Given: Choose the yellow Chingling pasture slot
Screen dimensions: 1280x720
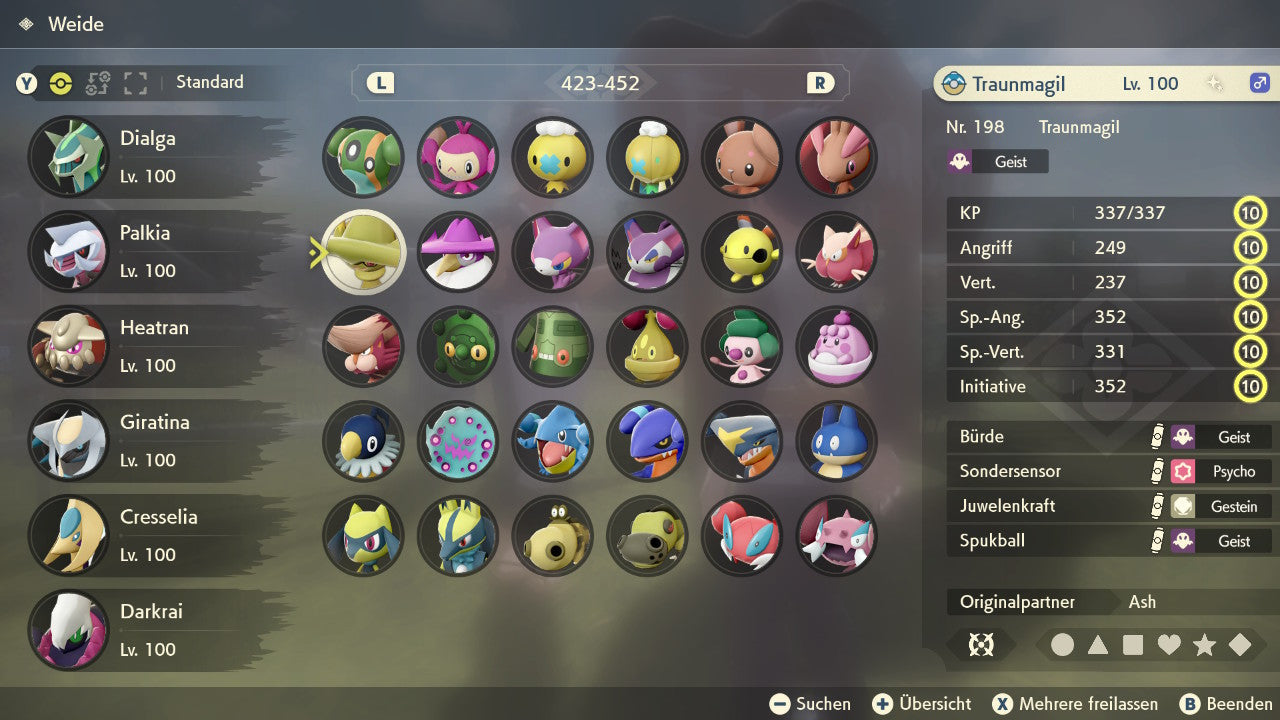Looking at the screenshot, I should click(x=742, y=252).
